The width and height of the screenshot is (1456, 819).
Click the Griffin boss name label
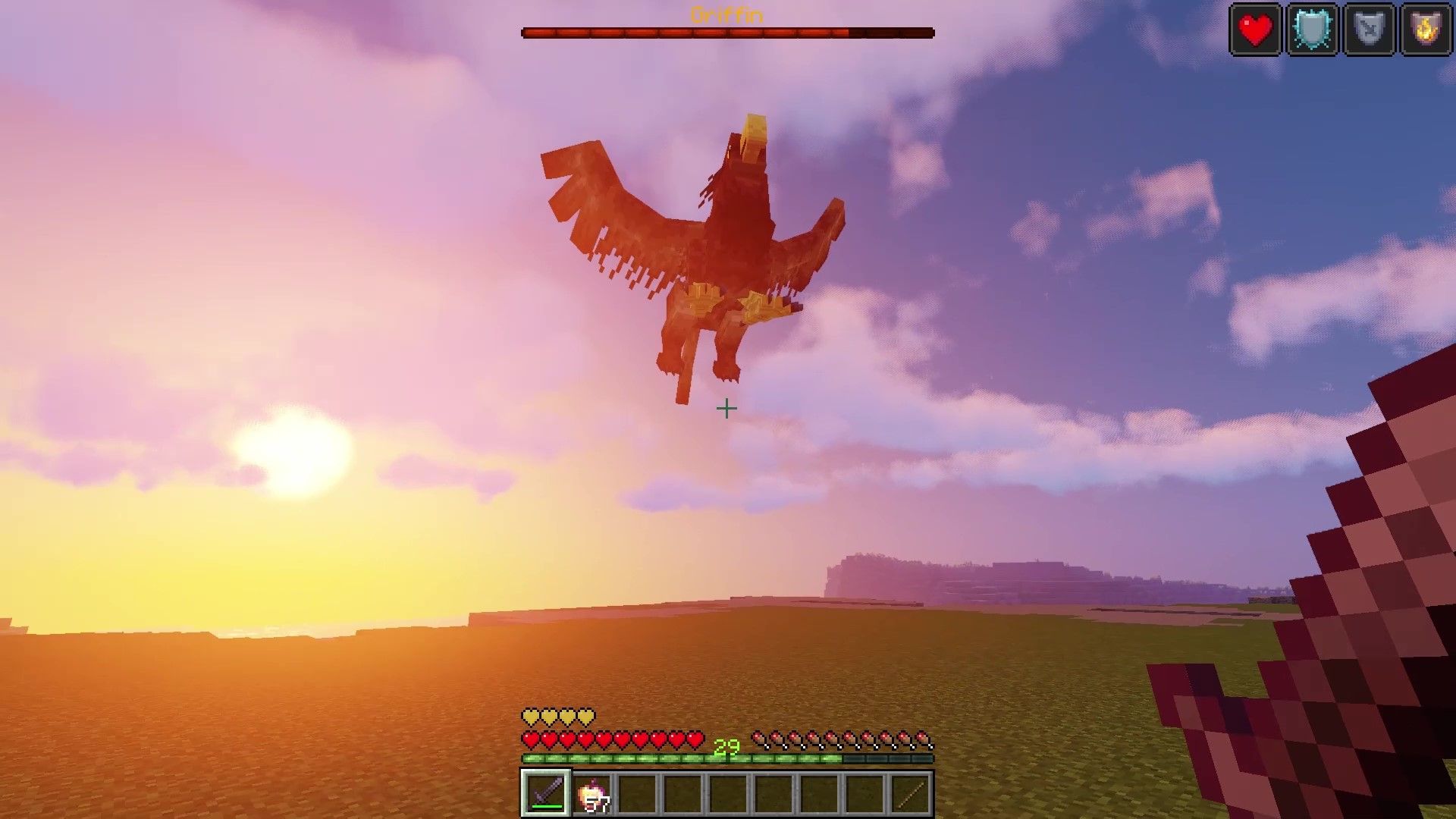tap(726, 14)
